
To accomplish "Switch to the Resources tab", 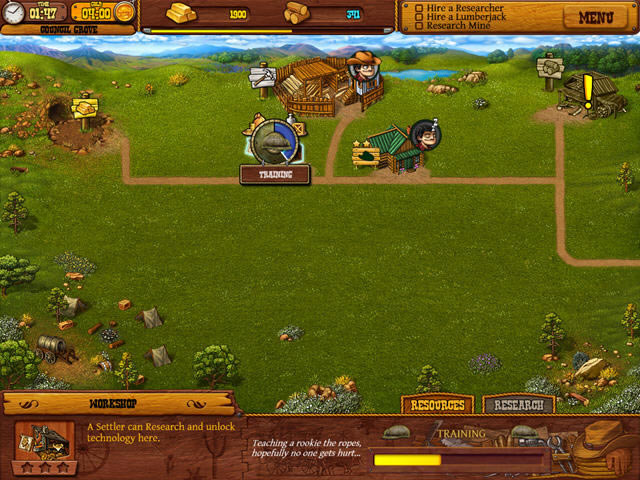I will pos(437,405).
